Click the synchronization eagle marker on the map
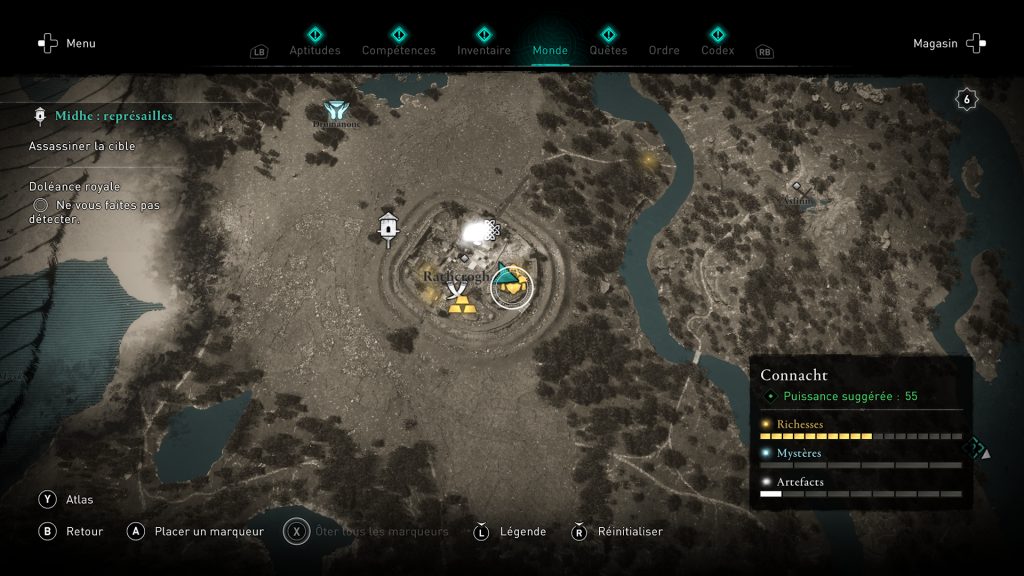The image size is (1024, 576). tap(335, 110)
